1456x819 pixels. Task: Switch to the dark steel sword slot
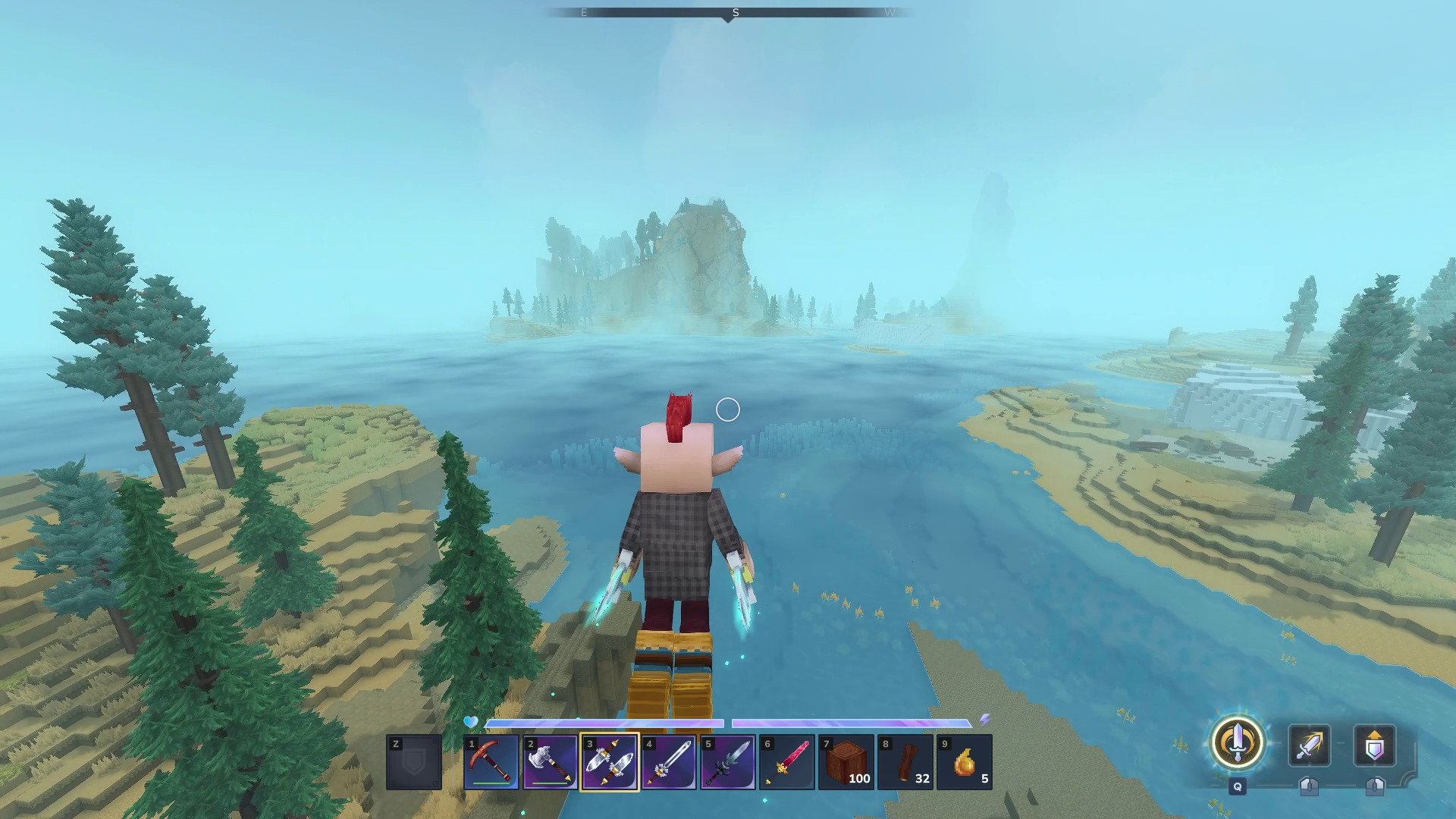tap(728, 762)
